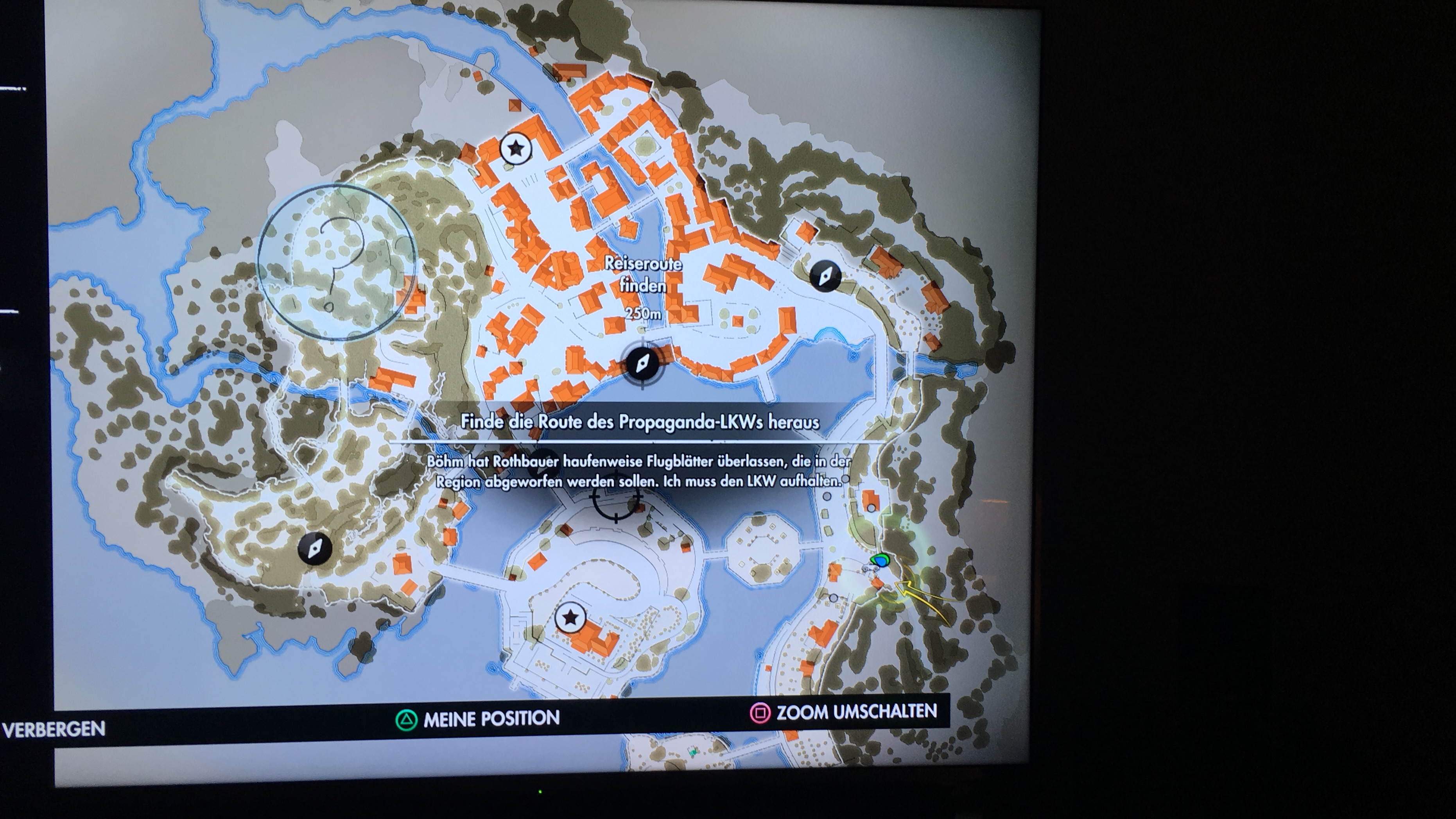Screen dimensions: 1456x819
Task: Choose the compass marker at the eastern town edge
Action: pyautogui.click(x=825, y=276)
